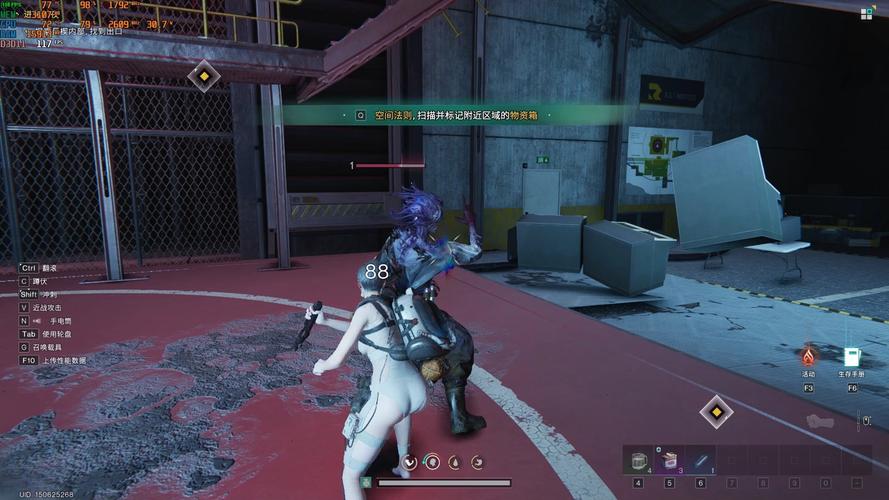This screenshot has width=889, height=500.
Task: Click the water droplet thirst status icon
Action: tap(454, 461)
